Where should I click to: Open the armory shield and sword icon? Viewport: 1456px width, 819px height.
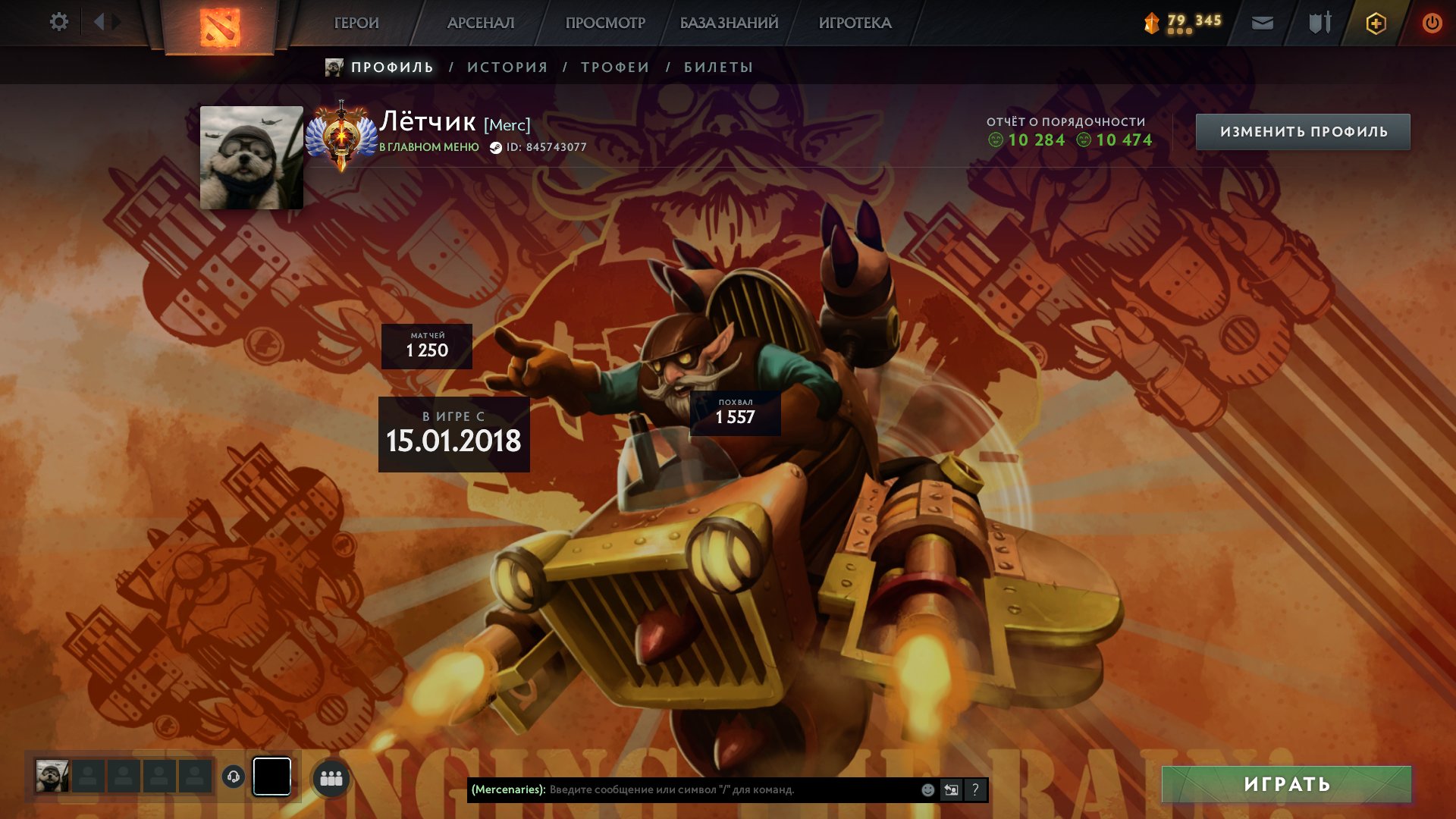1319,23
